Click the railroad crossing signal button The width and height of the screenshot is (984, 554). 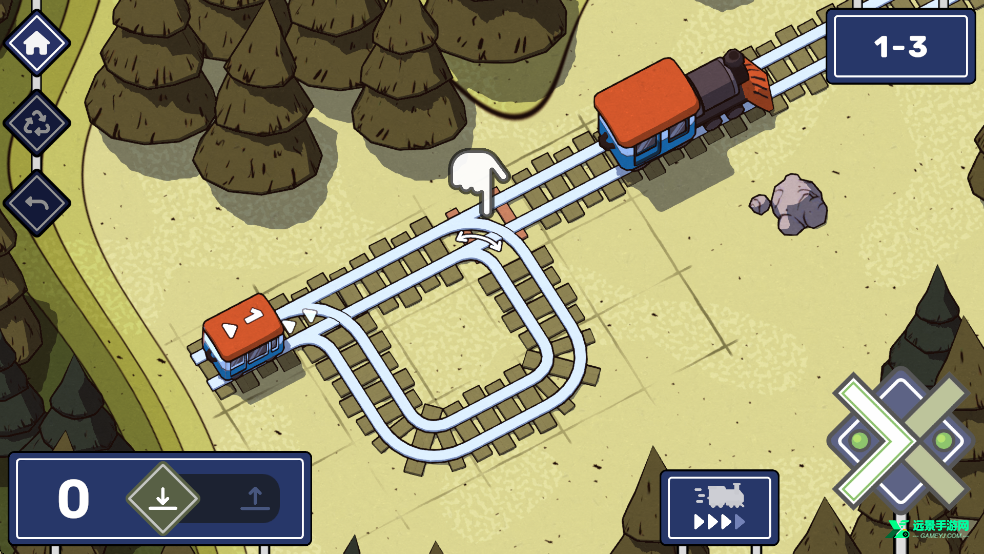click(x=900, y=441)
